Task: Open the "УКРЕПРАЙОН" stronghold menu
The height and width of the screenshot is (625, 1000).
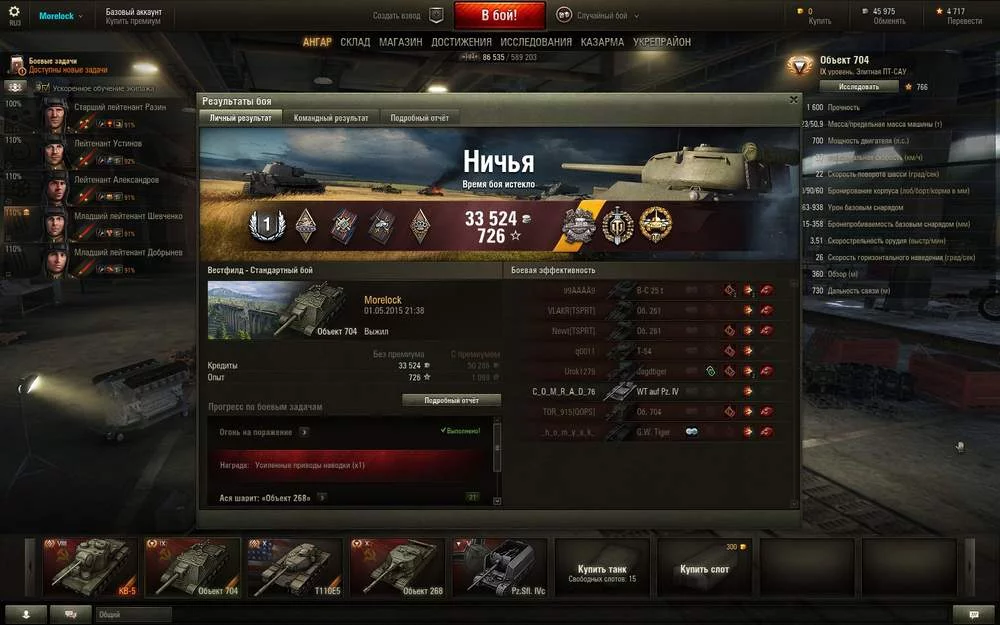Action: (661, 42)
